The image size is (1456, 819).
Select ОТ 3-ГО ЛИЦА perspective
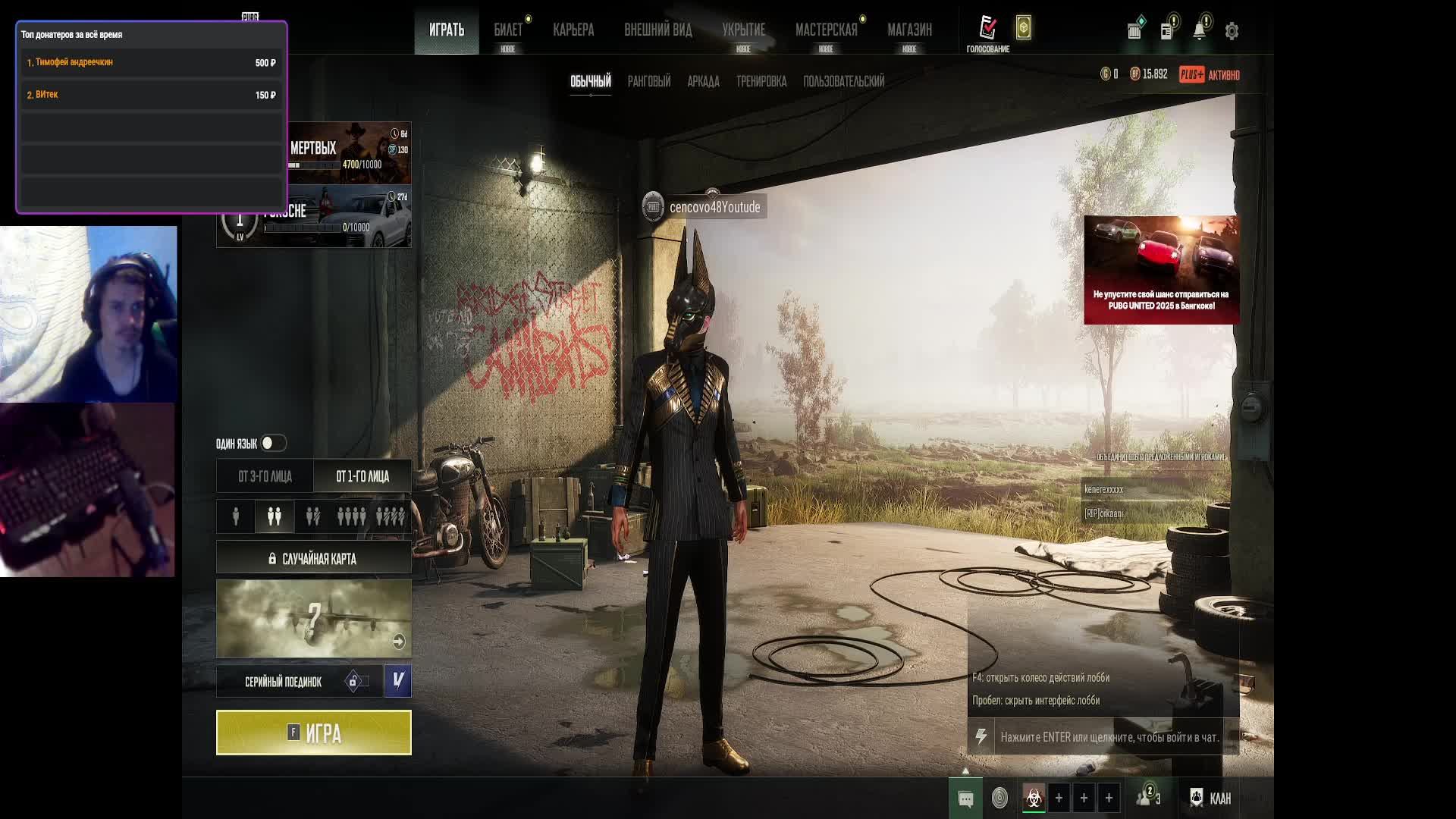(x=265, y=476)
